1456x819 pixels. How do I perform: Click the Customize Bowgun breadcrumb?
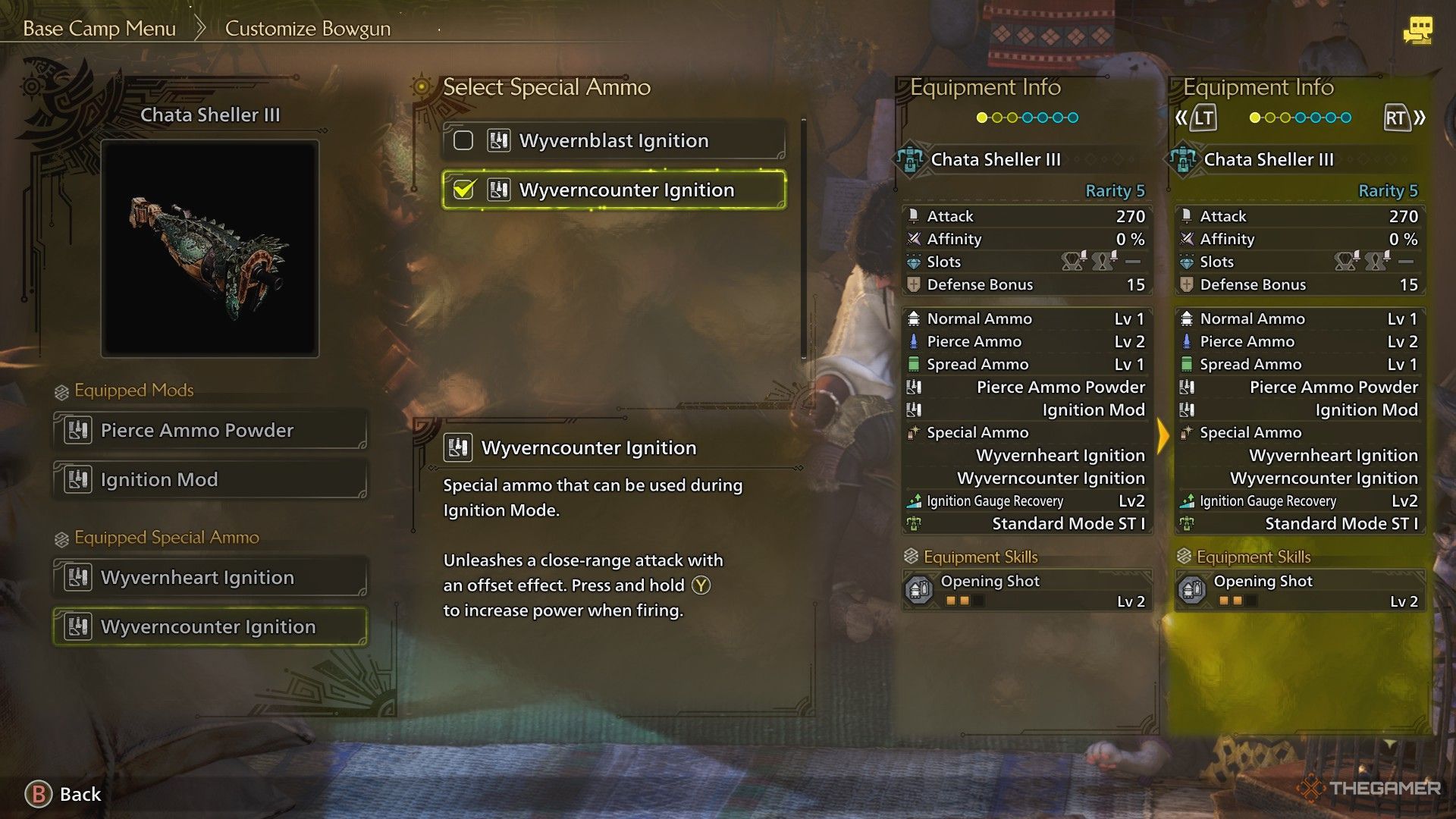[308, 29]
